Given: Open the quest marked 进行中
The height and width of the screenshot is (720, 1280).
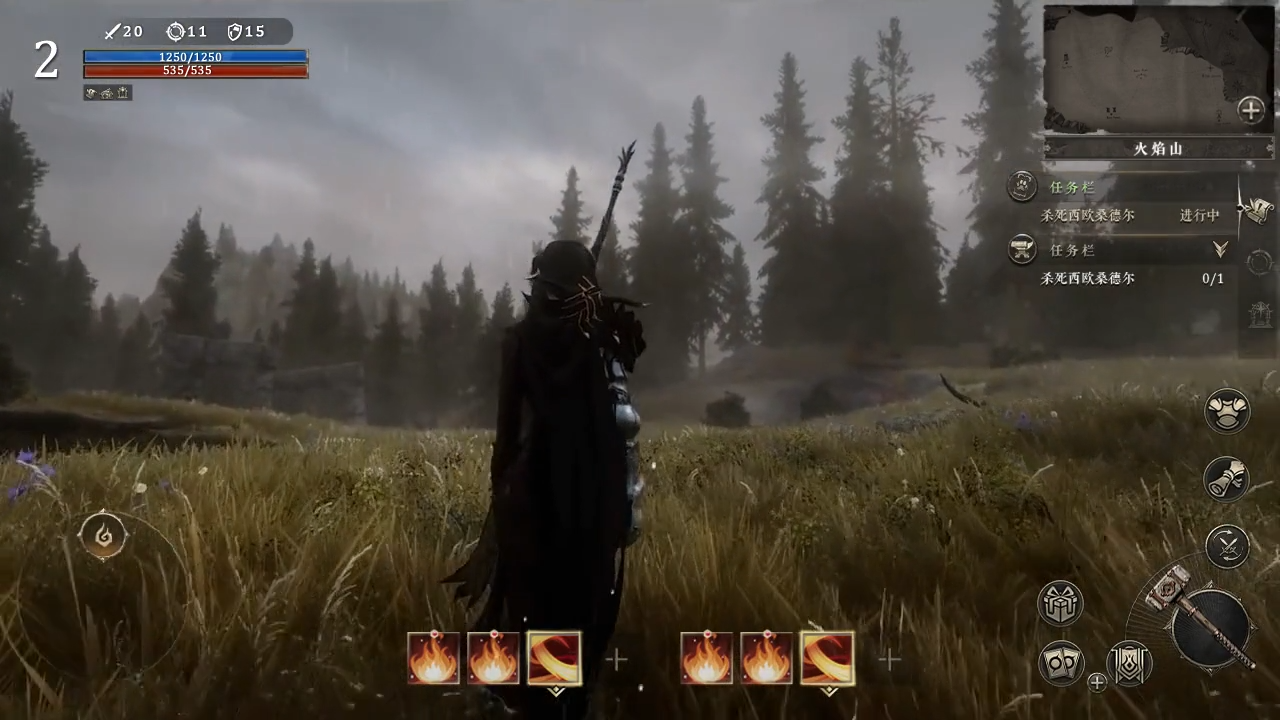Looking at the screenshot, I should point(1130,215).
